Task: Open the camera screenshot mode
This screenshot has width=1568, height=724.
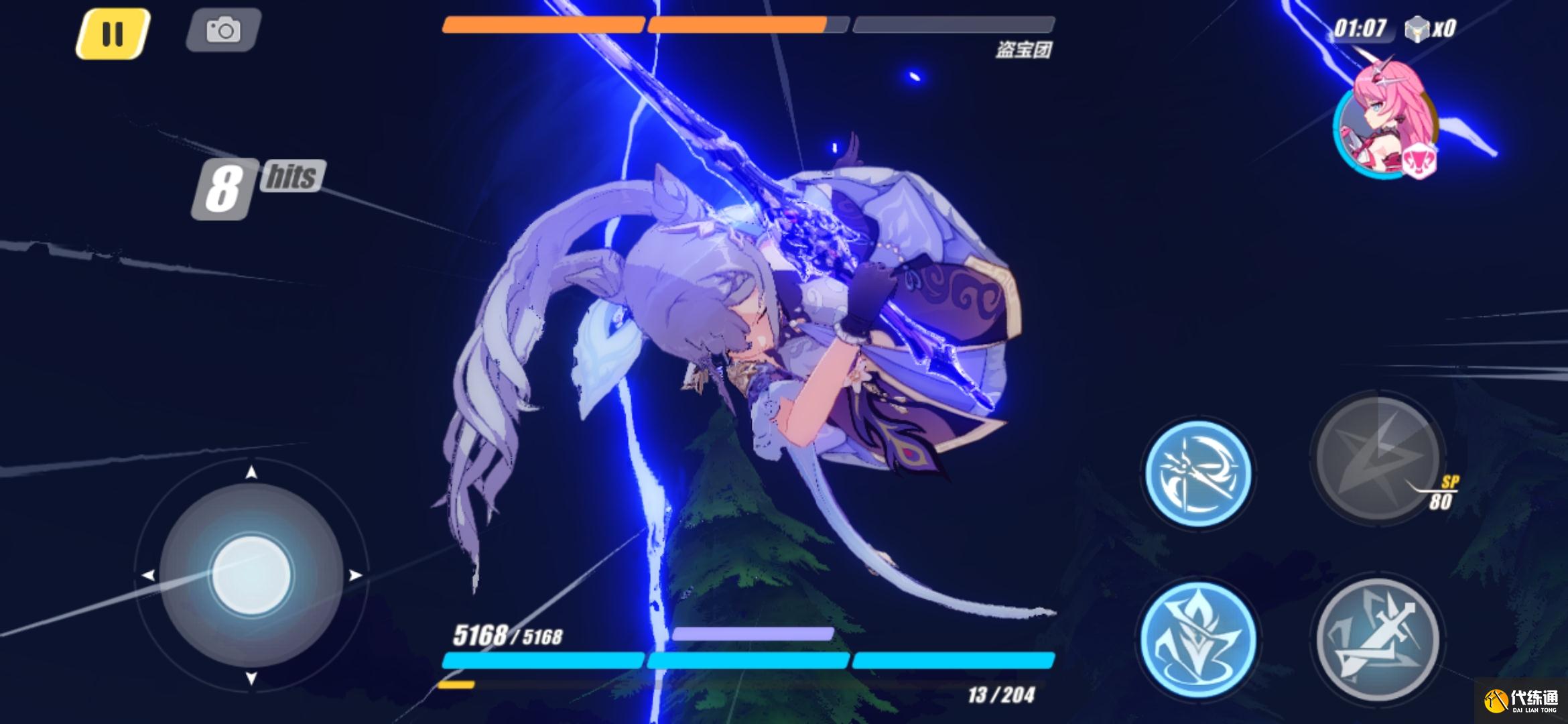Action: [223, 31]
